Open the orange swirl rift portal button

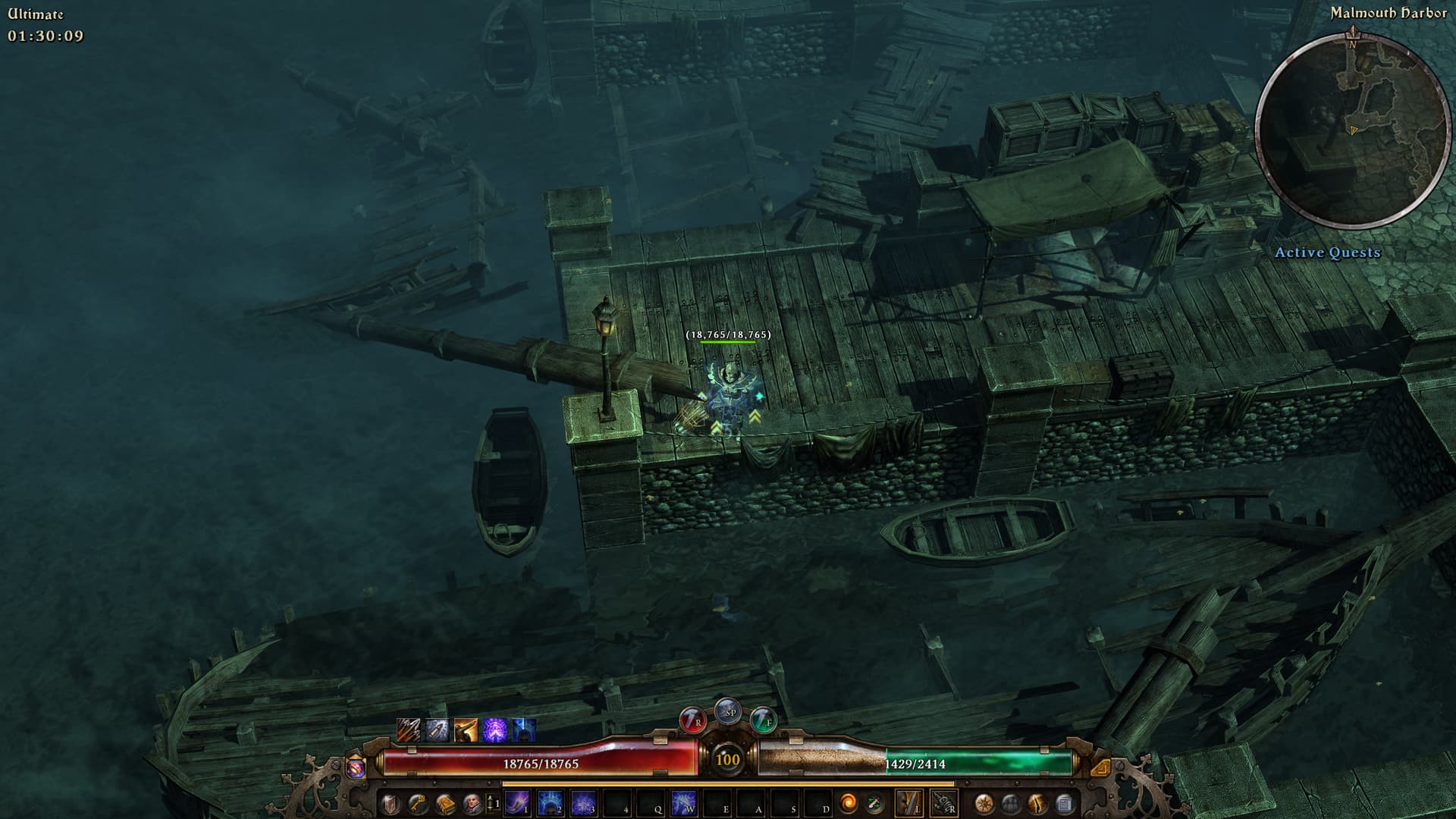(x=848, y=803)
